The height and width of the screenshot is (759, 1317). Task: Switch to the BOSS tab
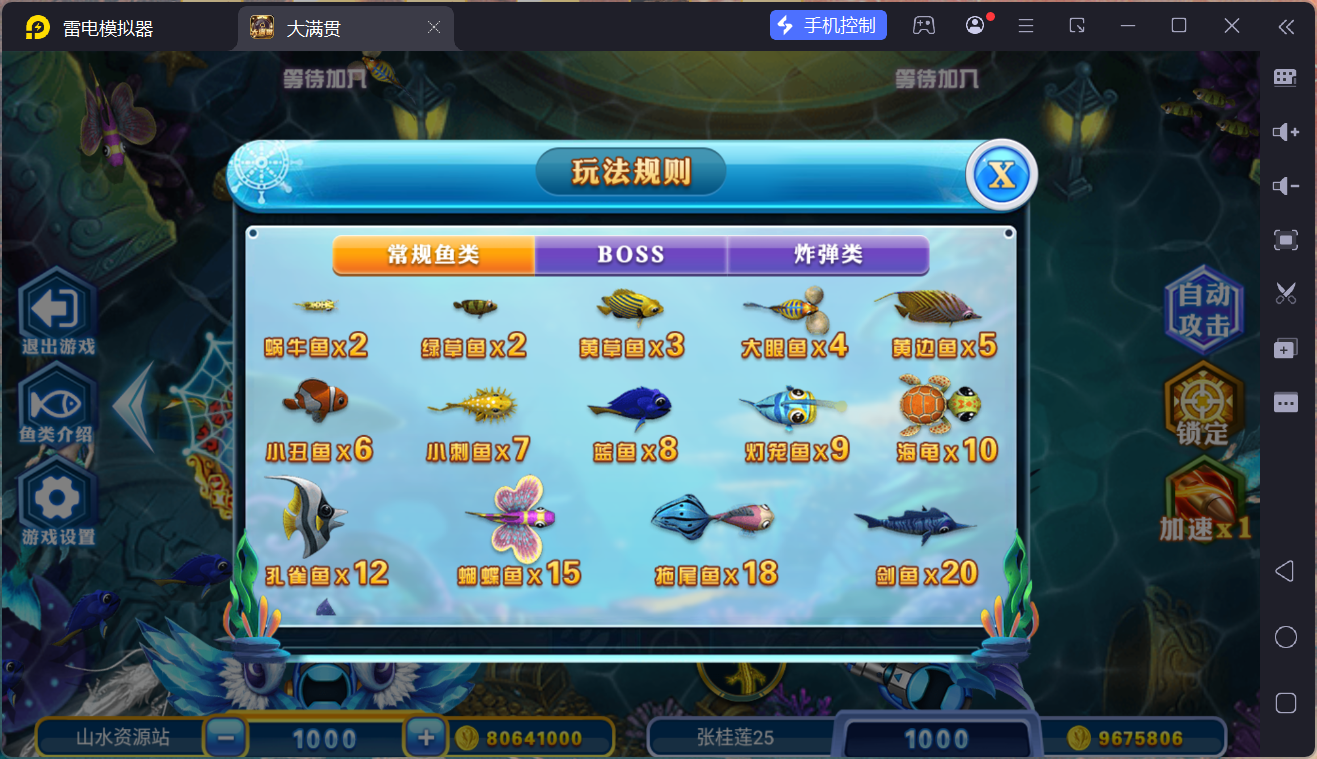[x=630, y=256]
